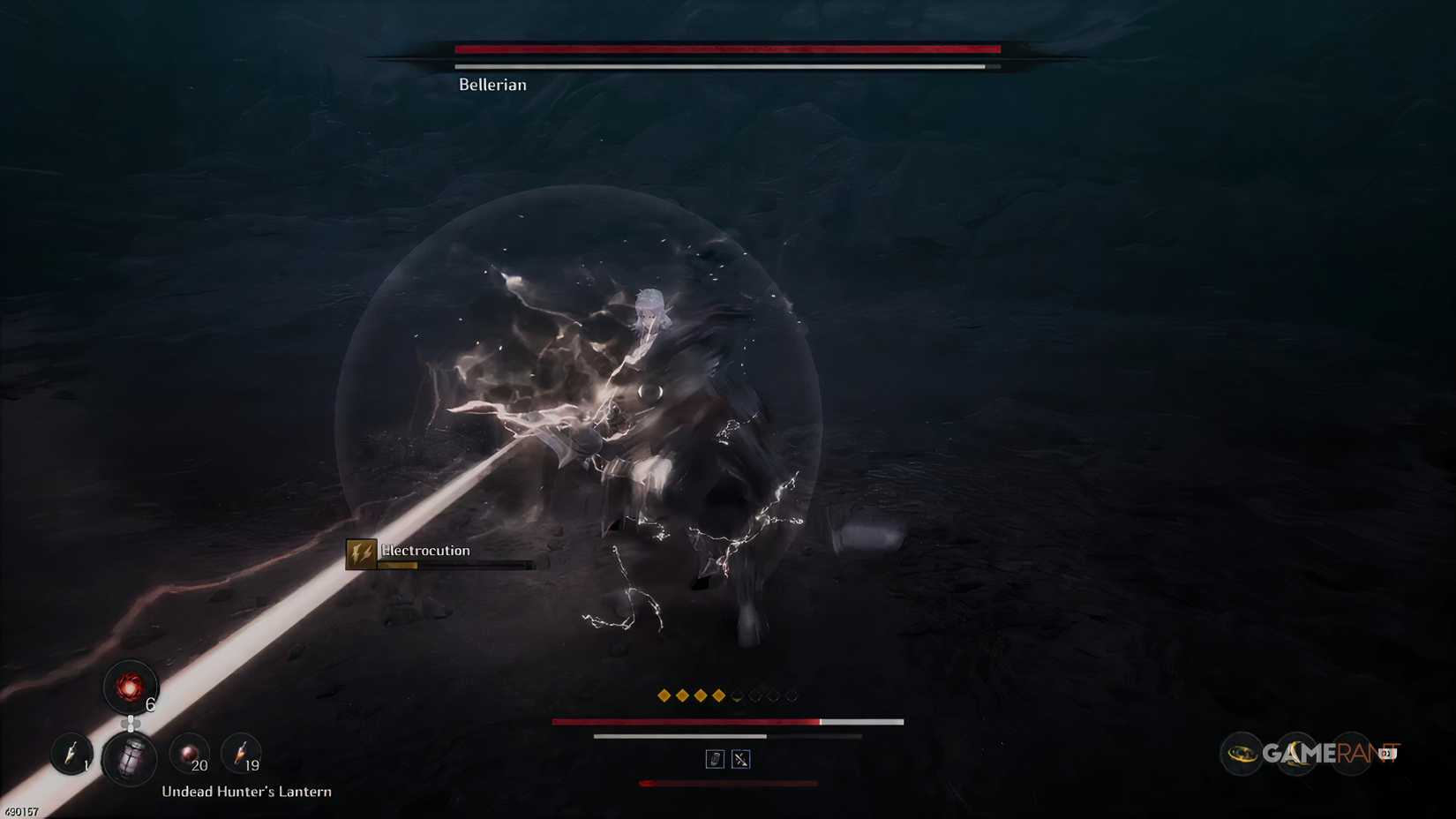Toggle the first empty diamond charge slot
The height and width of the screenshot is (819, 1456).
tap(738, 695)
